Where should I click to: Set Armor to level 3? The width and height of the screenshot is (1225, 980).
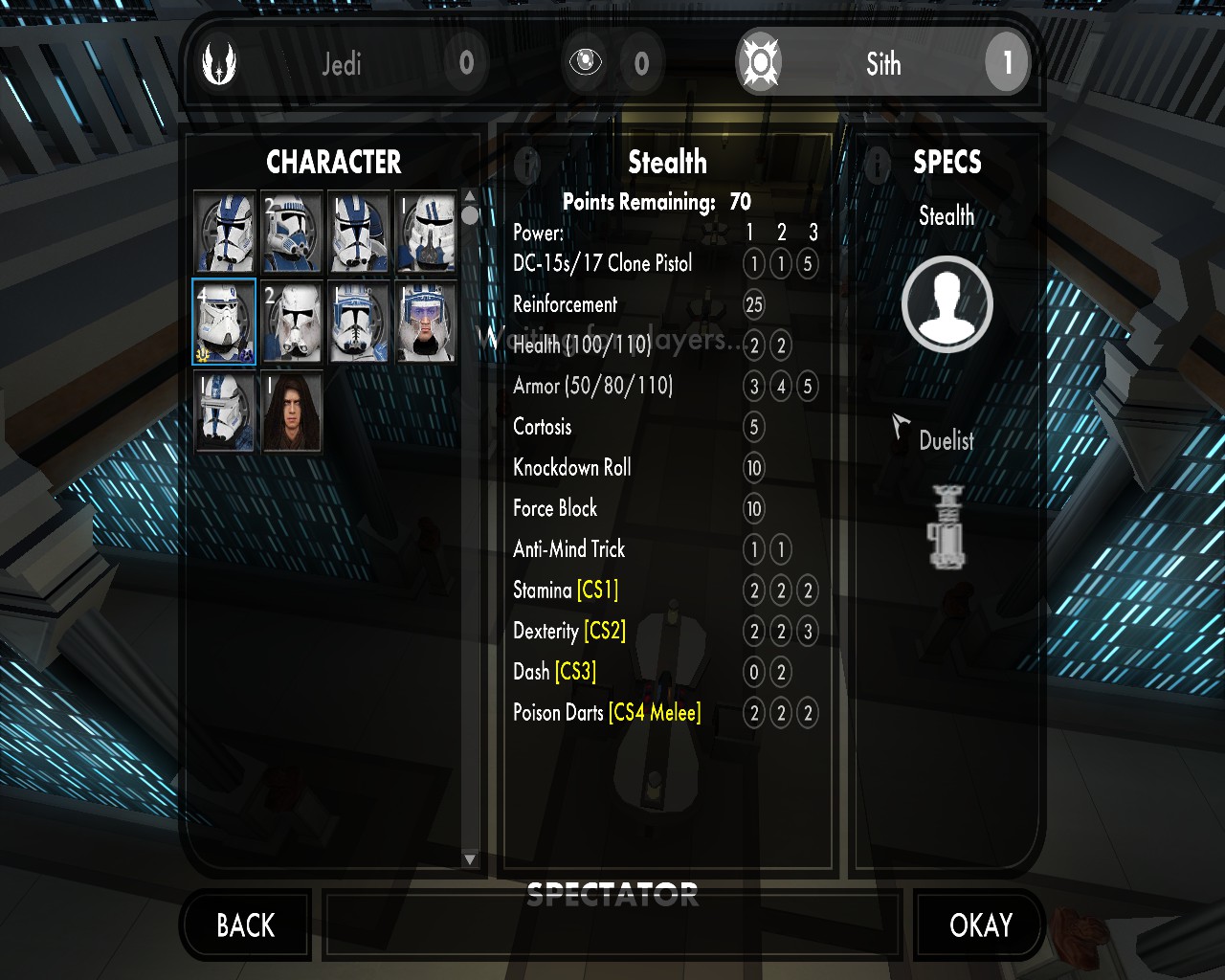(x=808, y=387)
